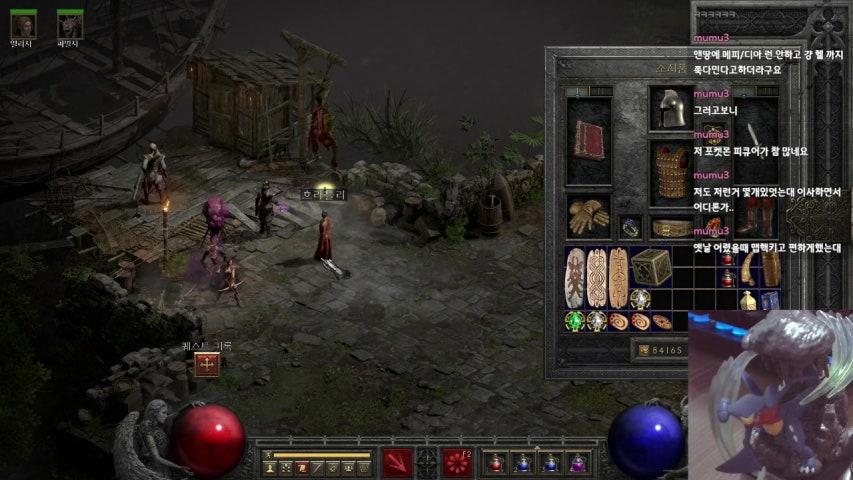The width and height of the screenshot is (853, 480).
Task: Select the equipped body armor slot
Action: [x=669, y=169]
